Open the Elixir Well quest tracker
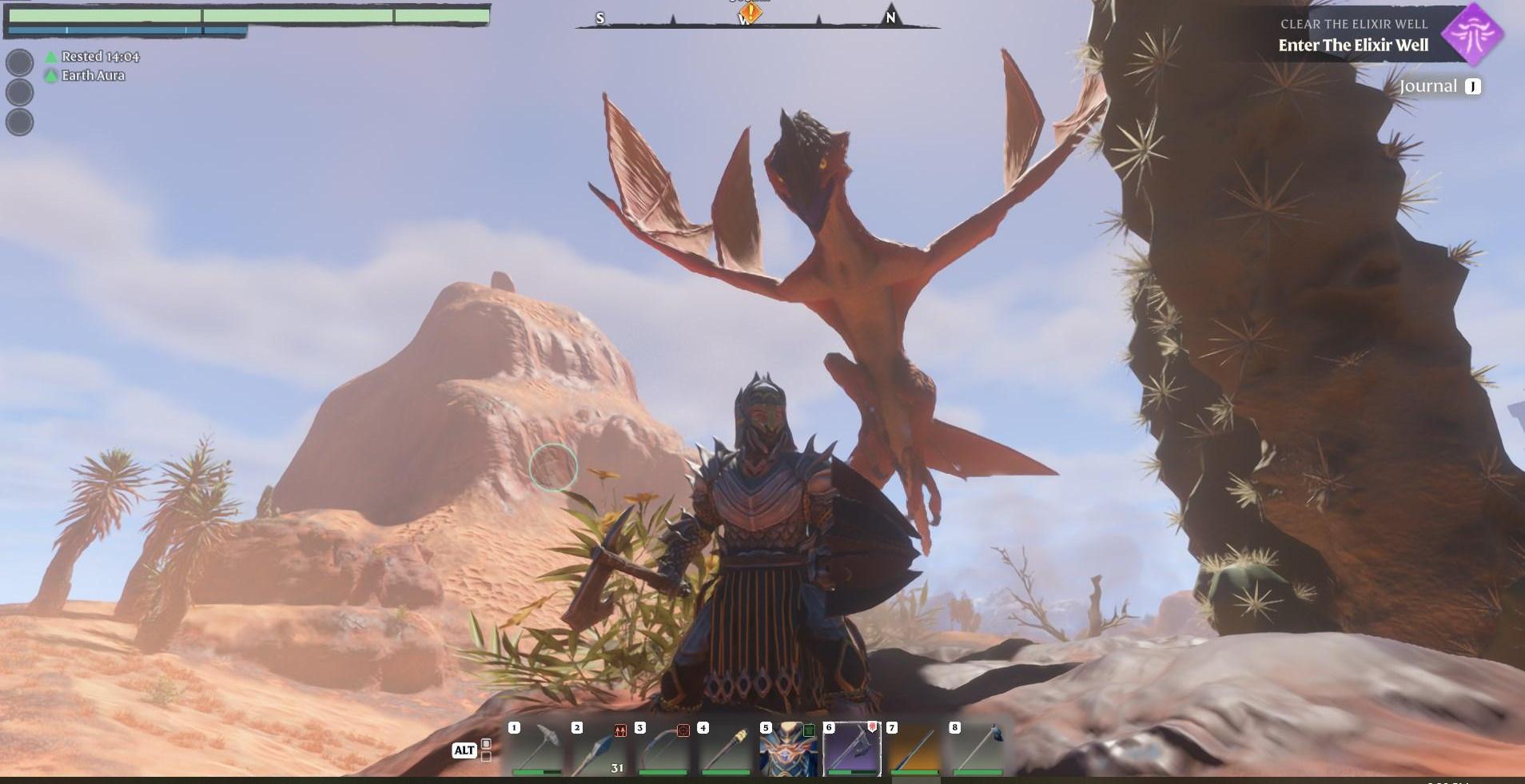The height and width of the screenshot is (784, 1525). 1352,36
